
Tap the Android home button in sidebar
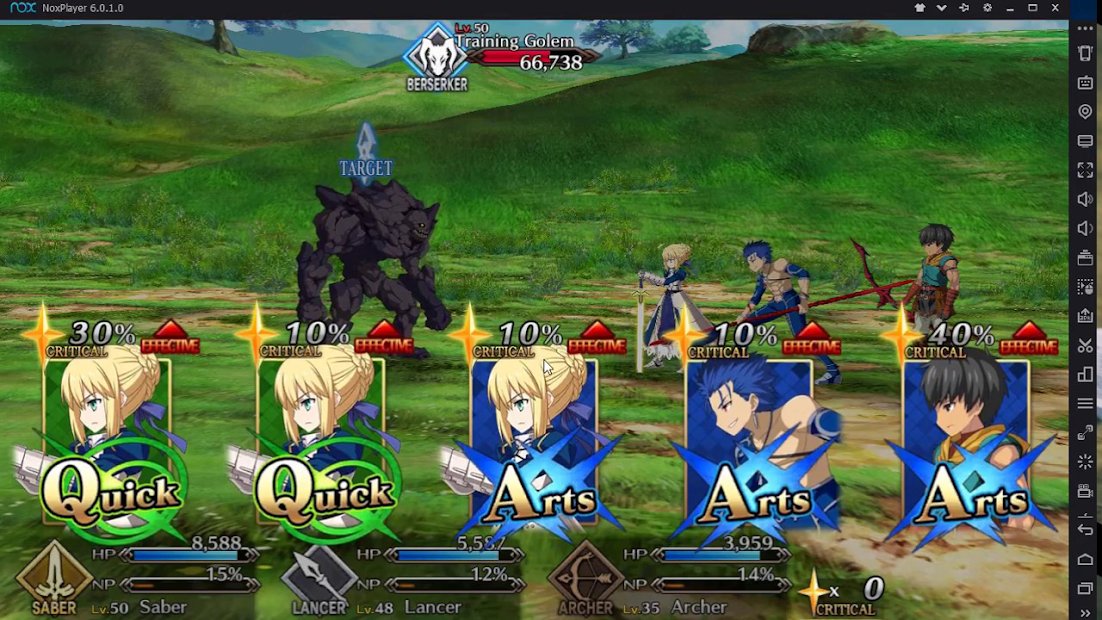pos(1085,559)
